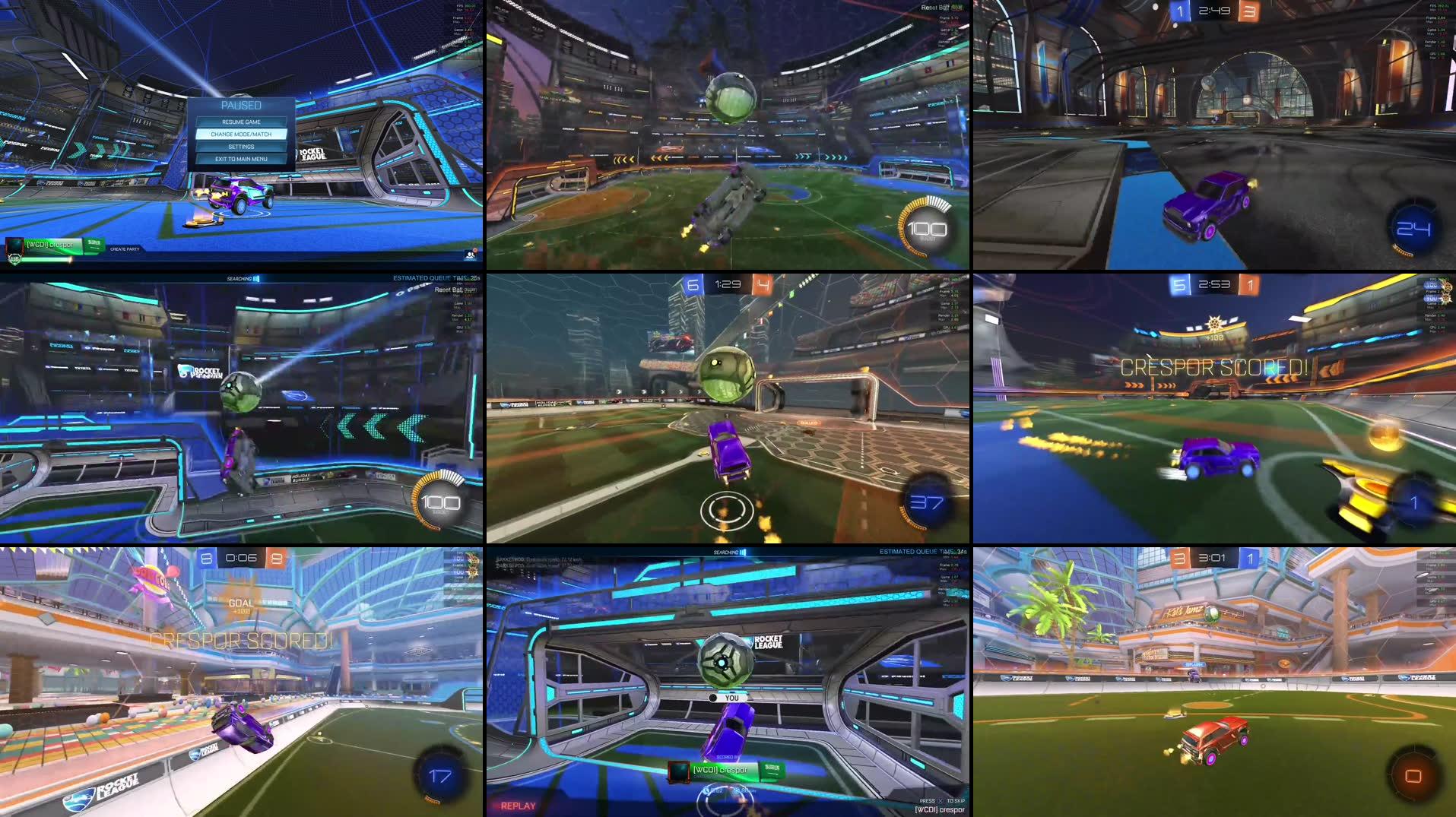The height and width of the screenshot is (817, 1456).
Task: Click the spinning Searching indicator icon
Action: pyautogui.click(x=255, y=278)
